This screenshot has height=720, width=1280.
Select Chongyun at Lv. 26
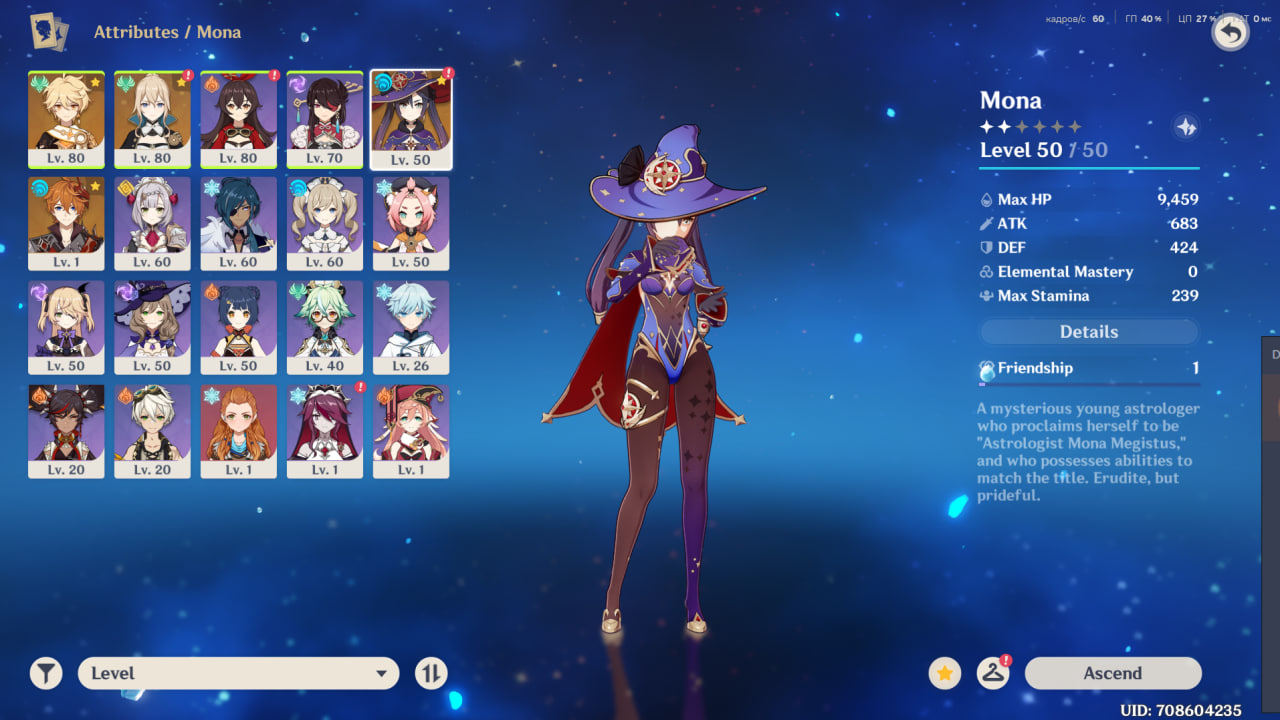[x=410, y=326]
